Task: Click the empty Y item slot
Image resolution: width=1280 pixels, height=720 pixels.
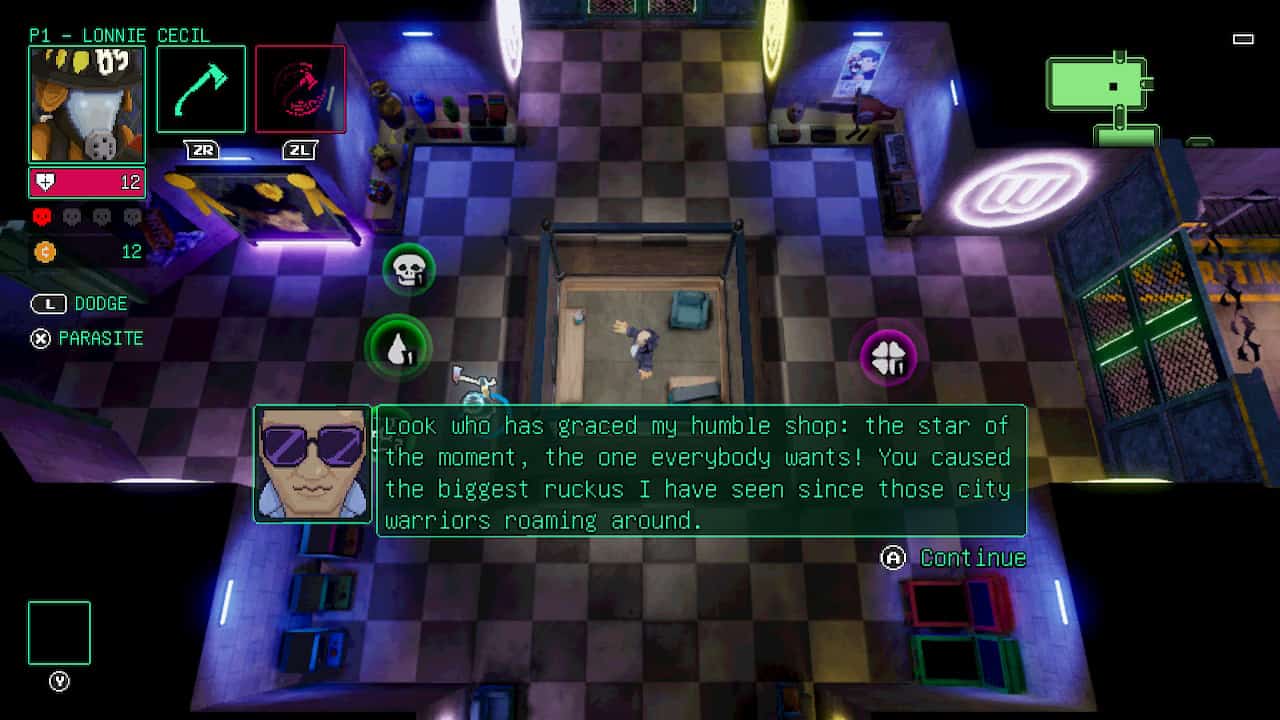Action: coord(59,632)
